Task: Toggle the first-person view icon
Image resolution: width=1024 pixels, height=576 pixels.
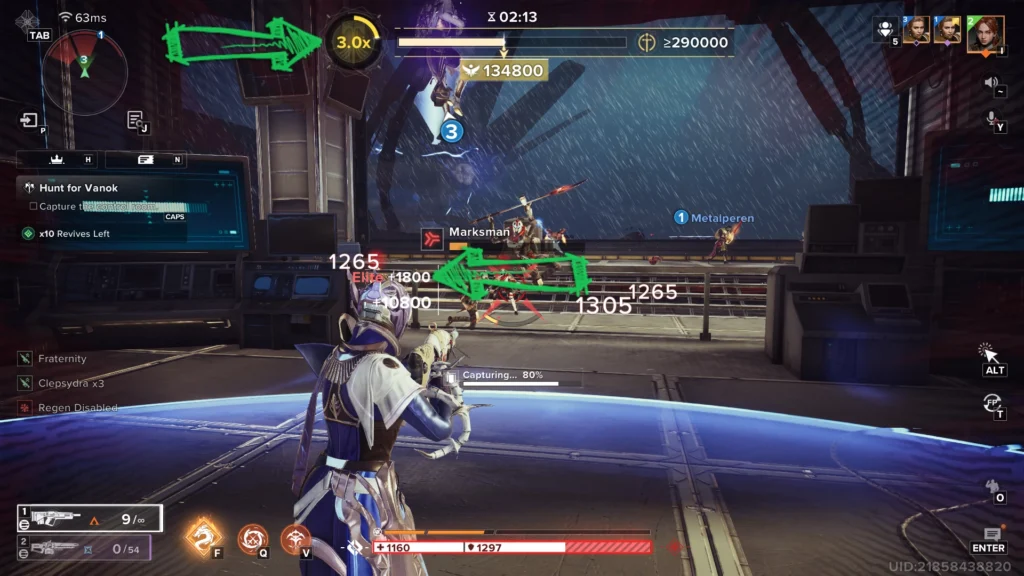Action: [x=992, y=402]
